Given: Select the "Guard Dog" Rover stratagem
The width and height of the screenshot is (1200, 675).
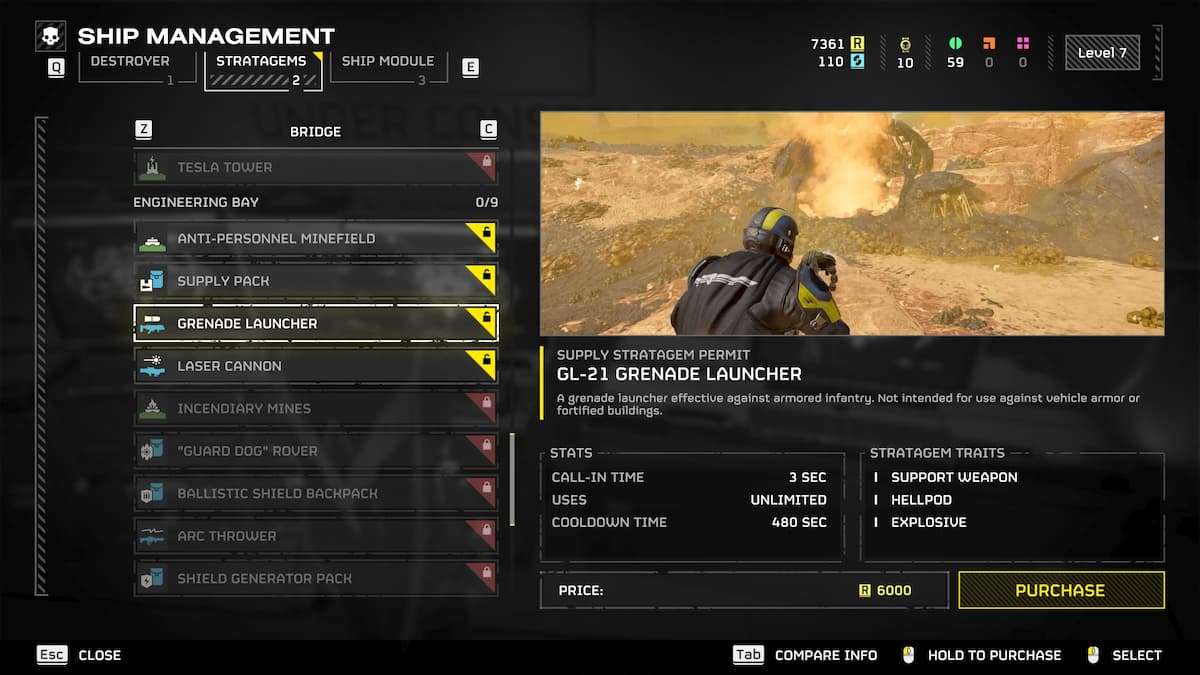Looking at the screenshot, I should point(315,451).
